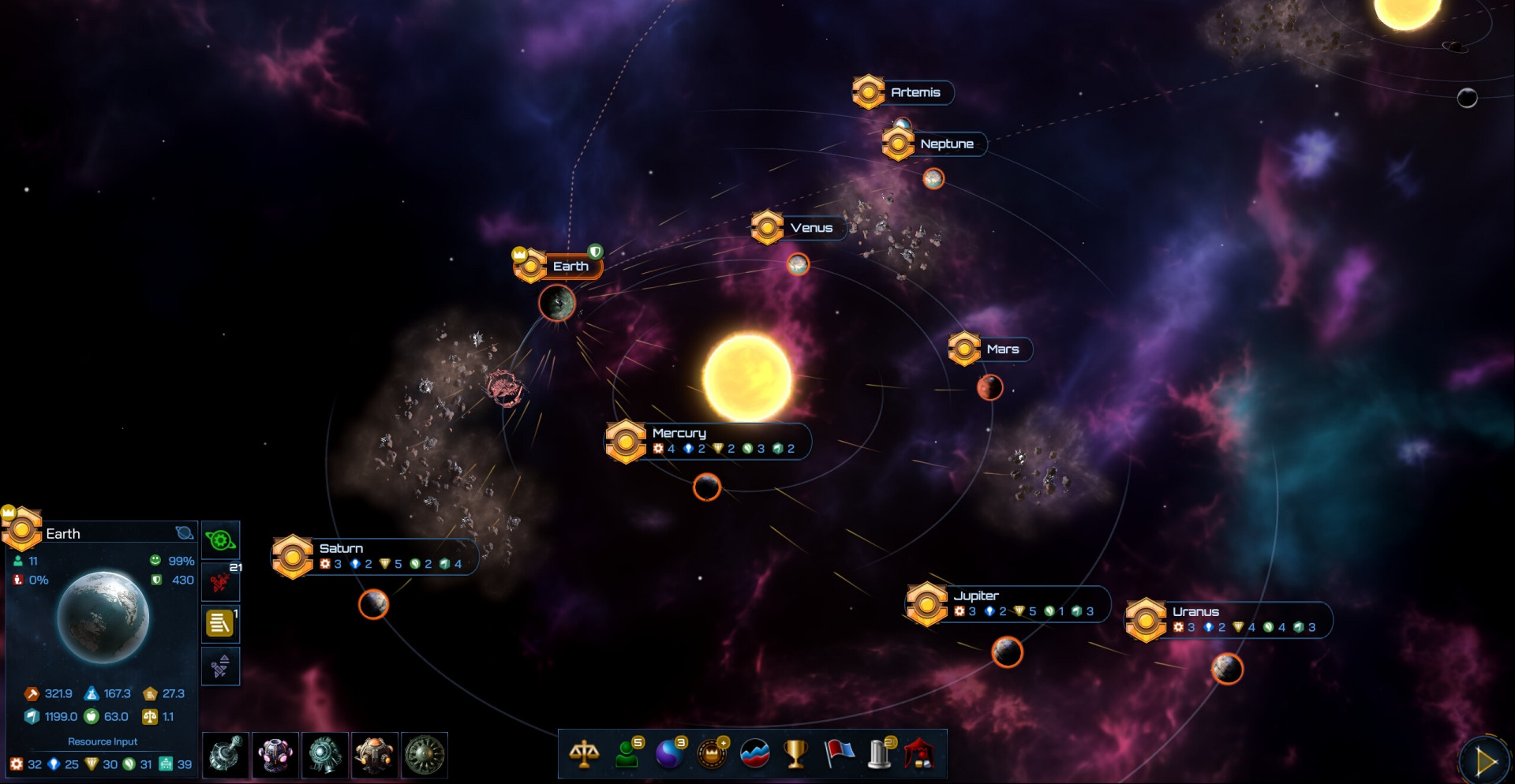Select the pink-lit pod station thumbnail
The image size is (1515, 784).
click(x=275, y=755)
